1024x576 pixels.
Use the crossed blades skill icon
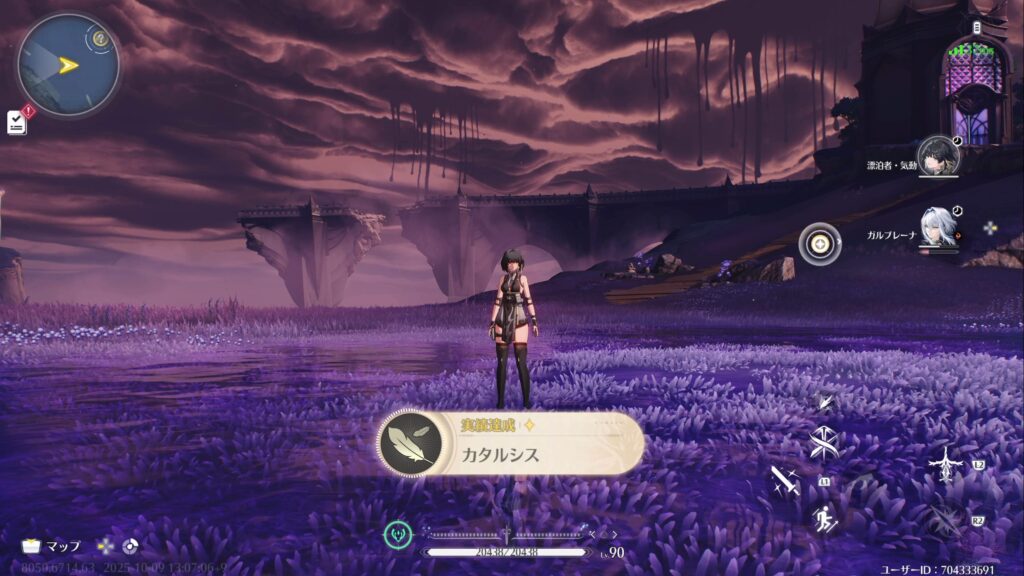[x=826, y=443]
